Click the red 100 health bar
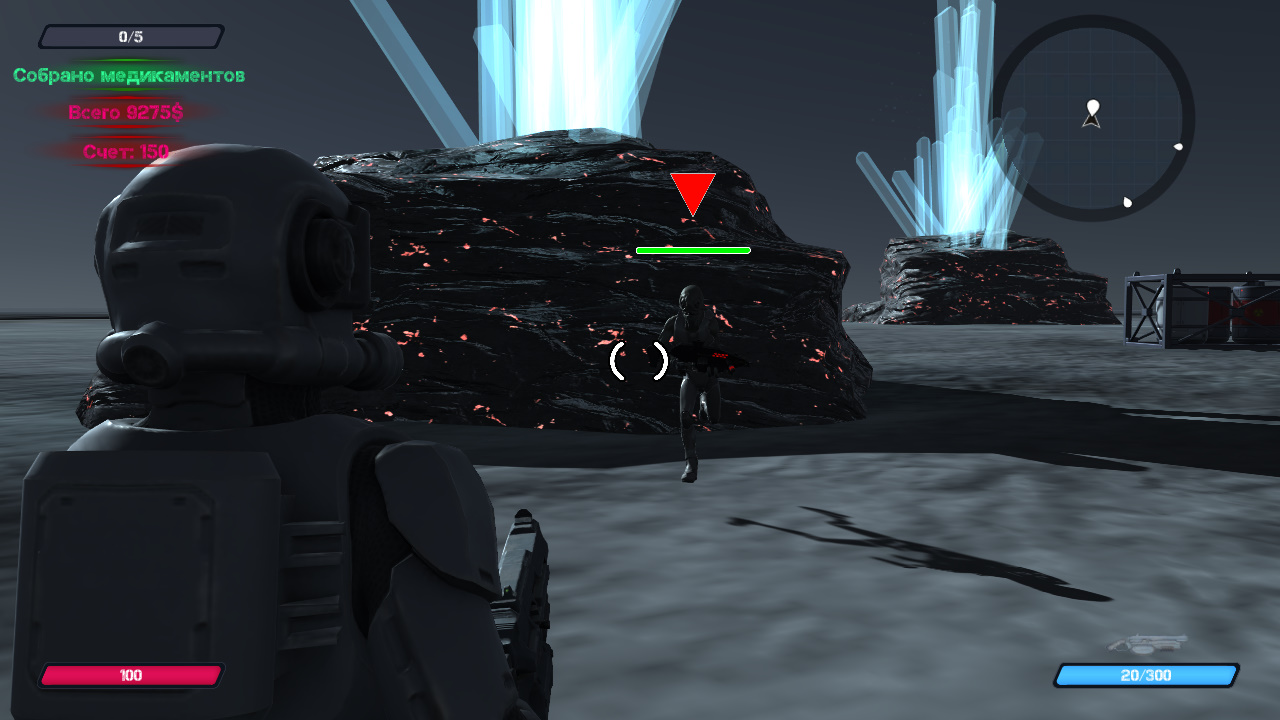This screenshot has width=1280, height=720. coord(130,675)
